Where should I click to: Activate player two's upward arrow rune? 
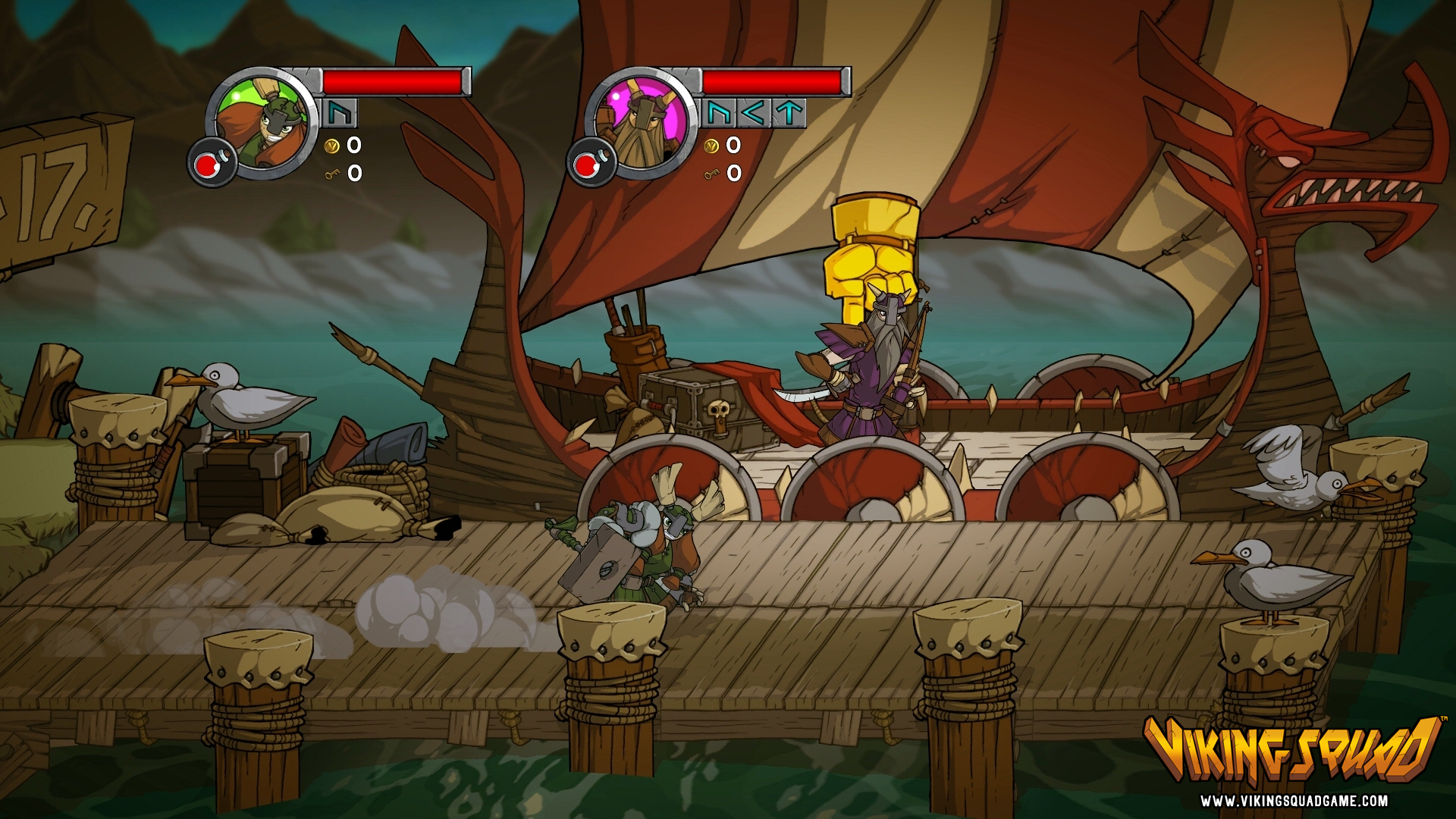789,114
